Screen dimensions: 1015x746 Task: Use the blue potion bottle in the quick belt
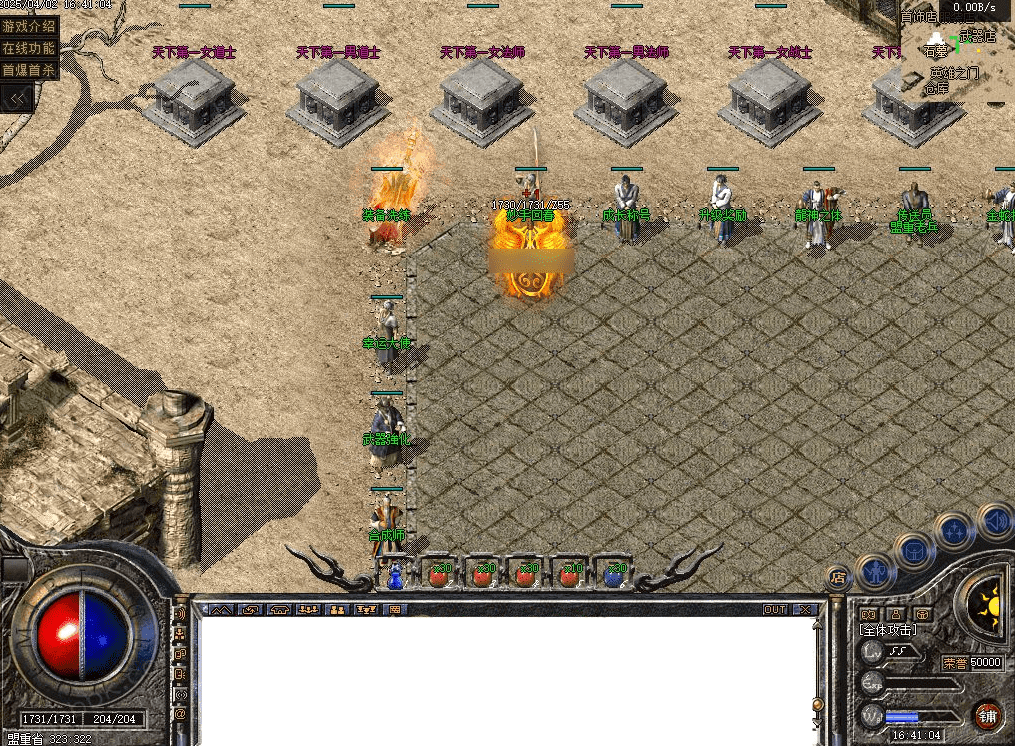click(395, 575)
